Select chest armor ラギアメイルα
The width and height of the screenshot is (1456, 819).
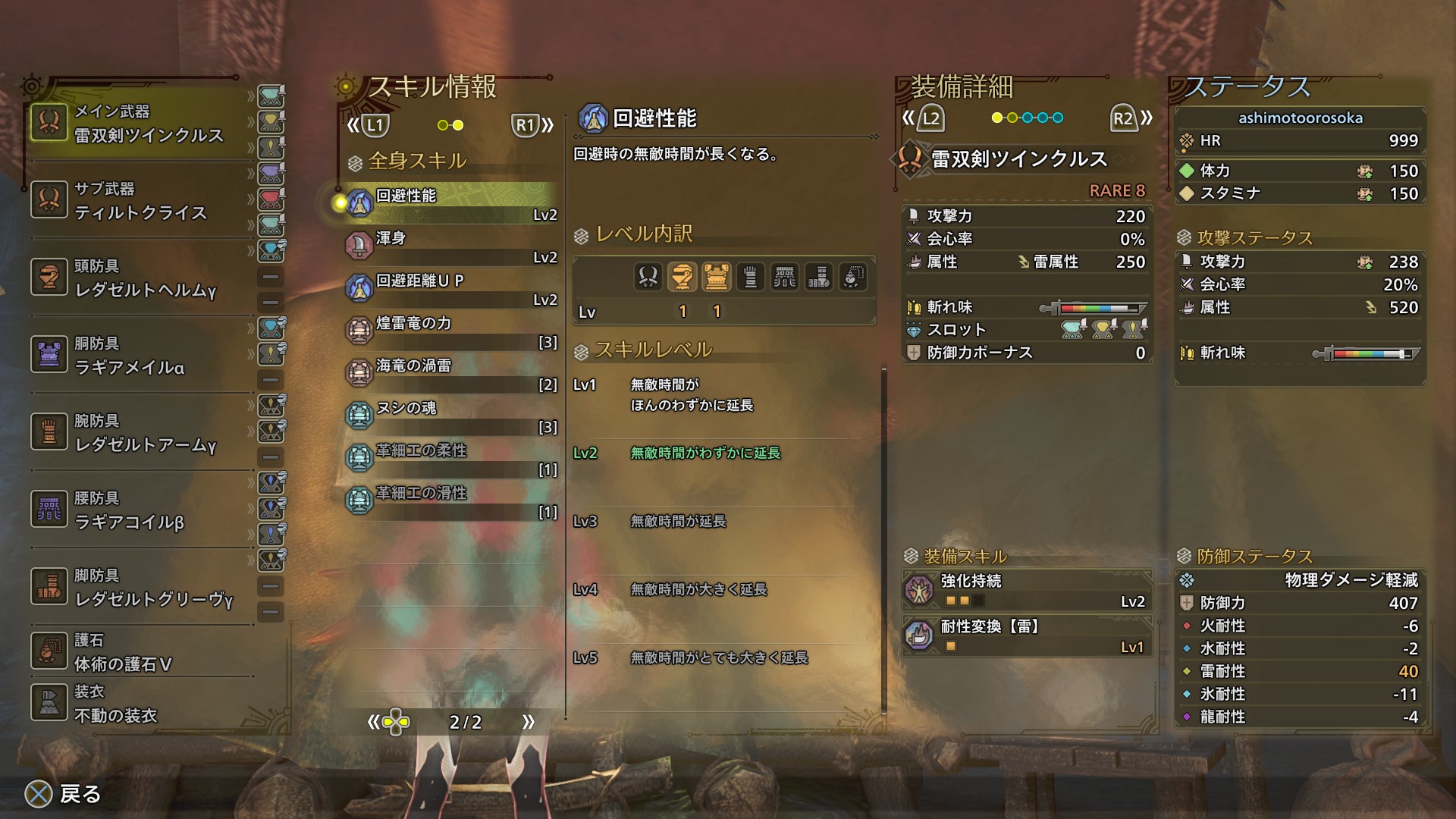pyautogui.click(x=140, y=356)
